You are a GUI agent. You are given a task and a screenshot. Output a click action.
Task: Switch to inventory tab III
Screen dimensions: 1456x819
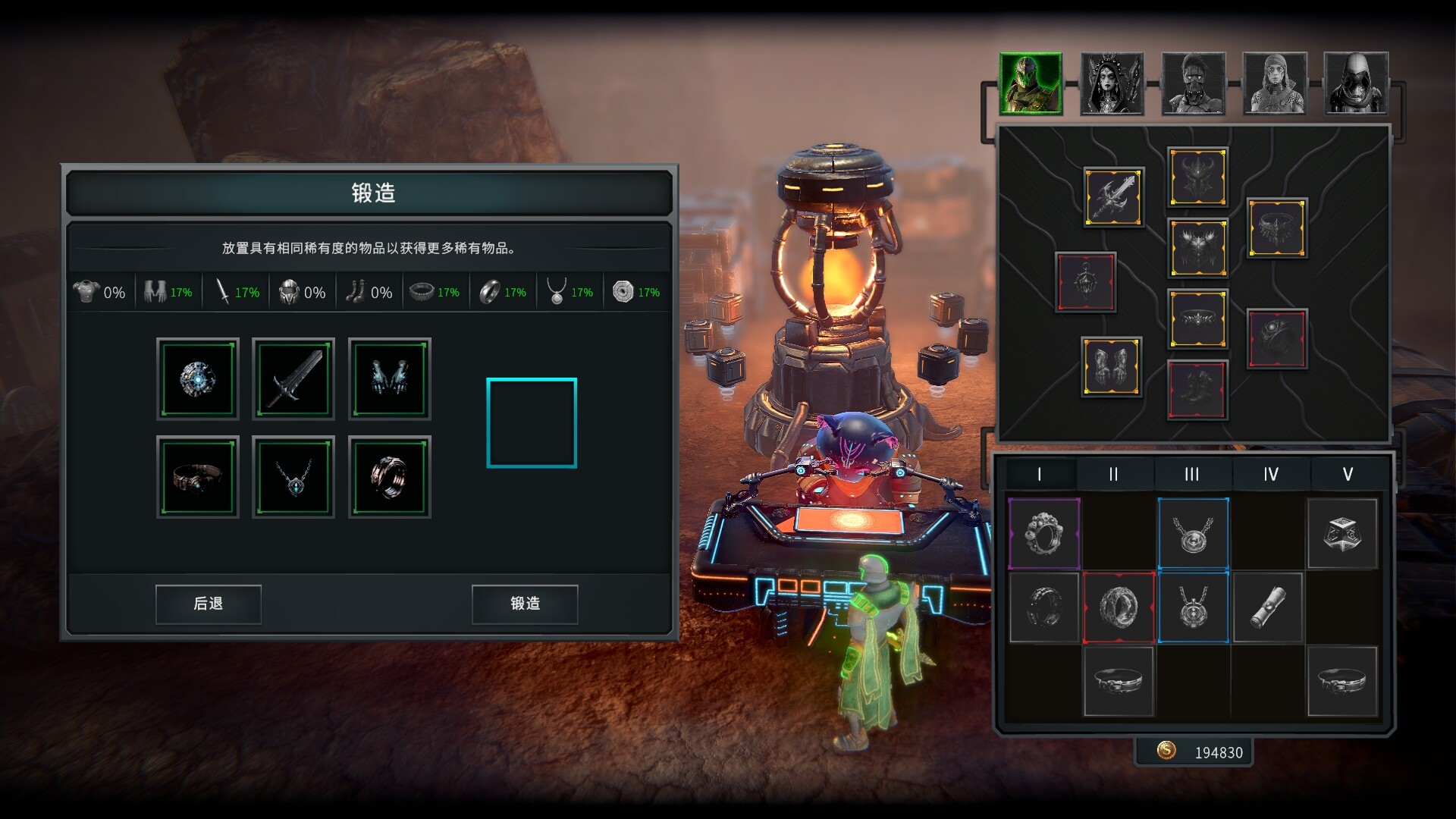[x=1192, y=475]
